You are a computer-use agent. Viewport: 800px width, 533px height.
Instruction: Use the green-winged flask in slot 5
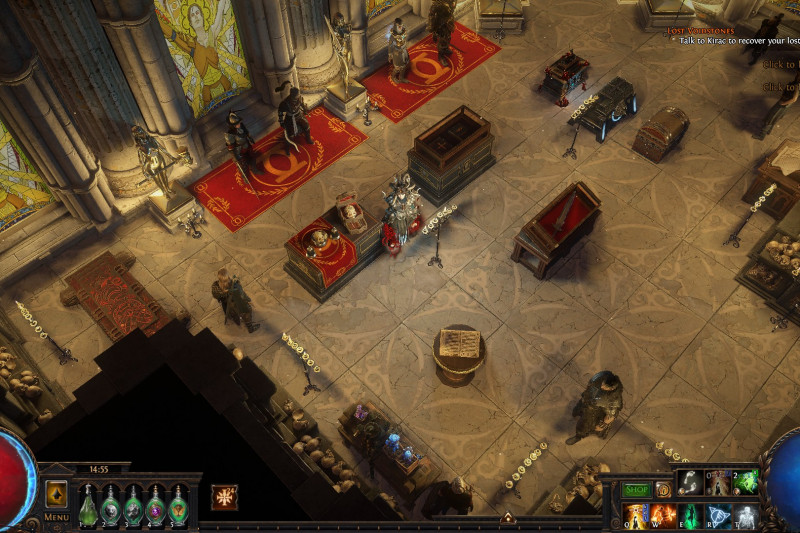click(x=178, y=503)
